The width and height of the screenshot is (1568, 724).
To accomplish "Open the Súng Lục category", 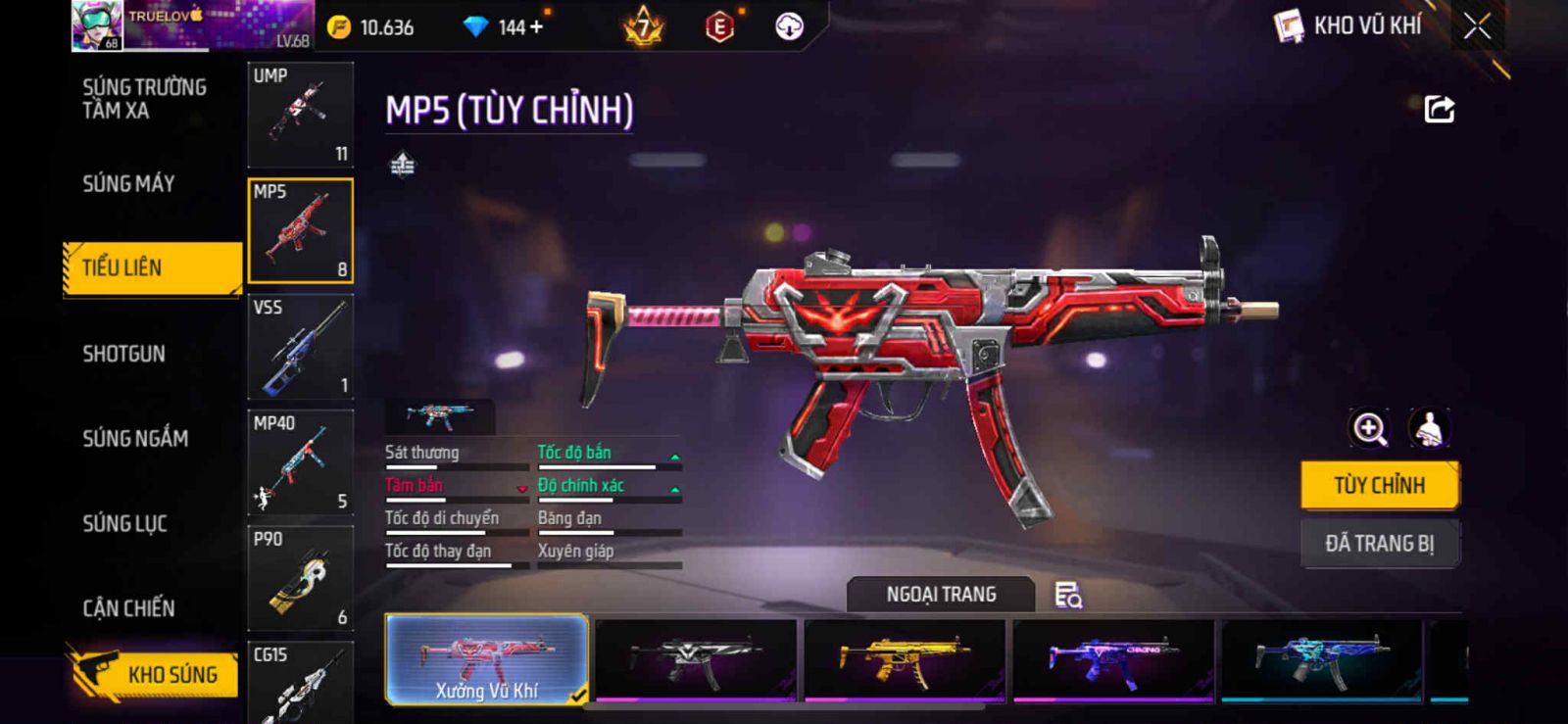I will click(124, 523).
